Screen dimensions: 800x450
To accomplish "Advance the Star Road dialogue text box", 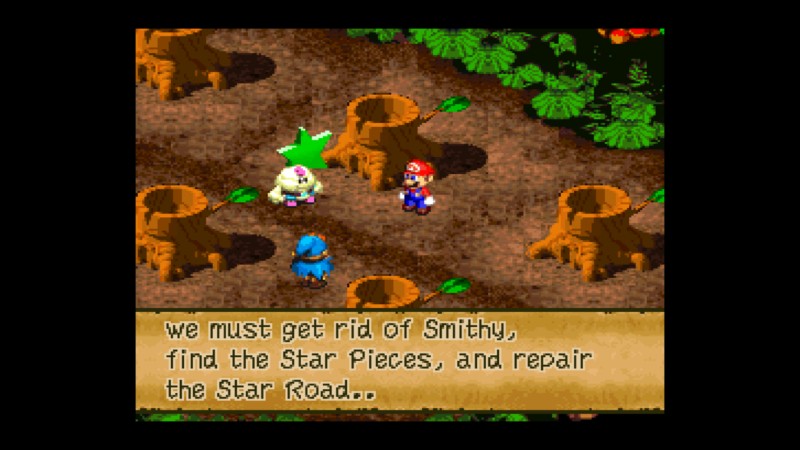I will point(399,360).
